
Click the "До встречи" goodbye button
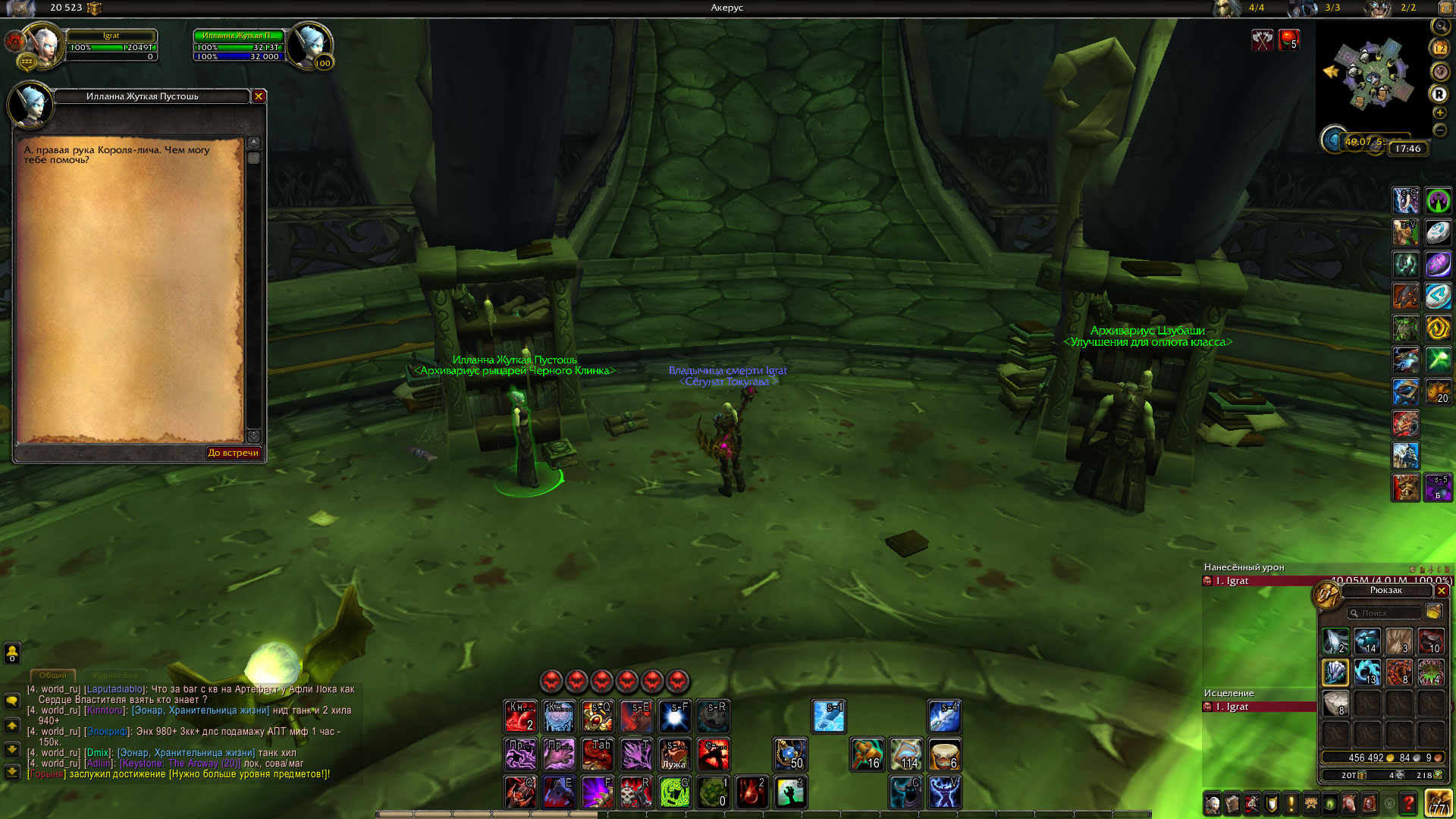[x=234, y=453]
